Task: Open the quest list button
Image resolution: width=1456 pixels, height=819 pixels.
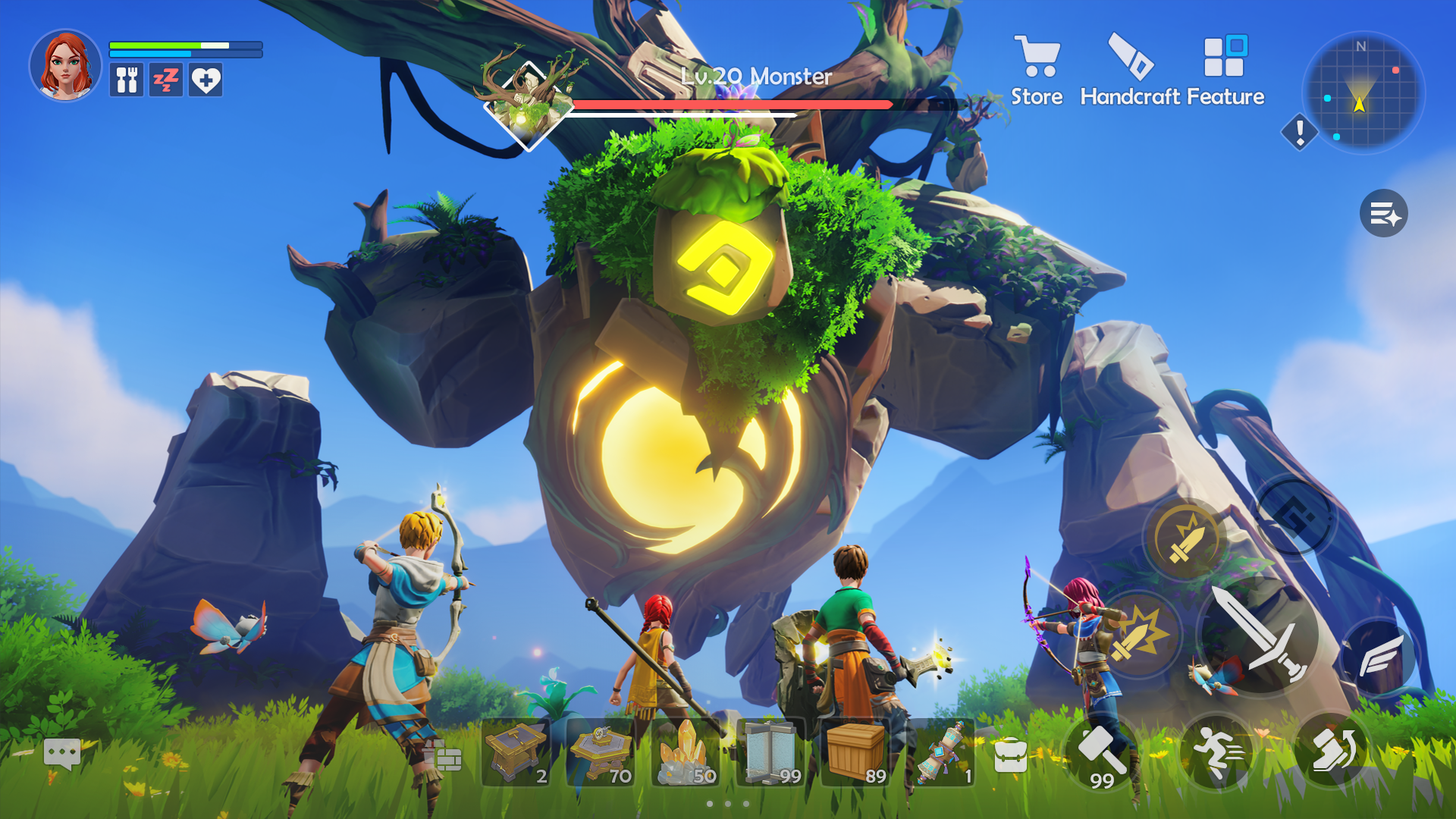Action: pos(1383,214)
